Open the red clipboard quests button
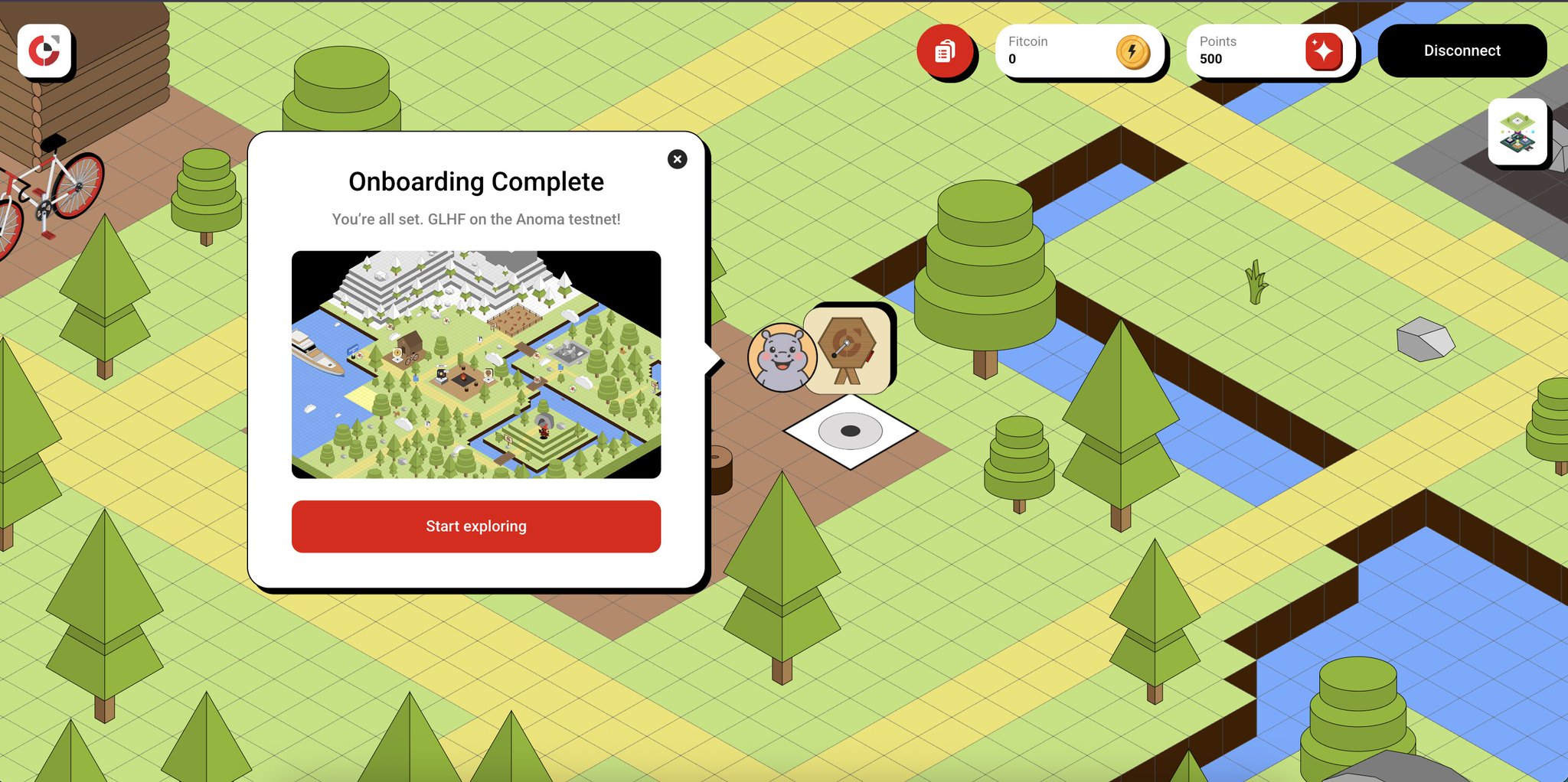 click(x=945, y=51)
